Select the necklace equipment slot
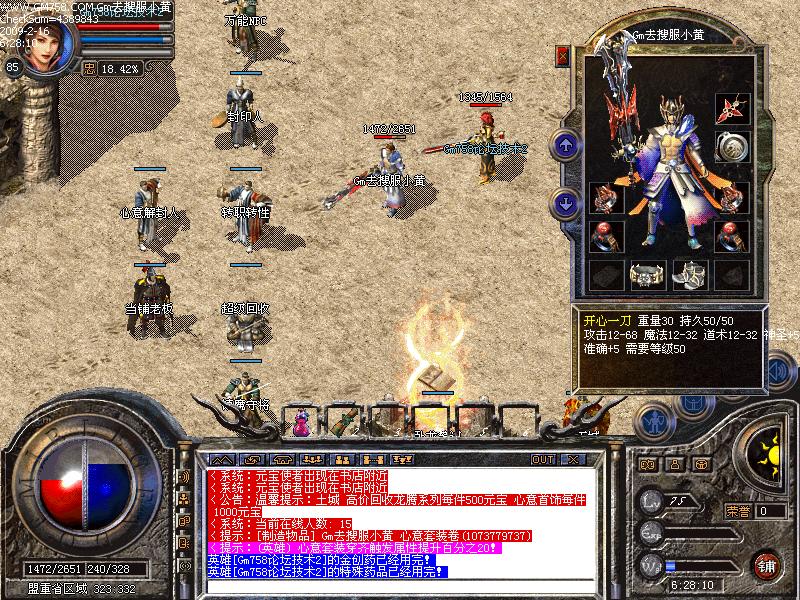The image size is (800, 600). click(732, 109)
